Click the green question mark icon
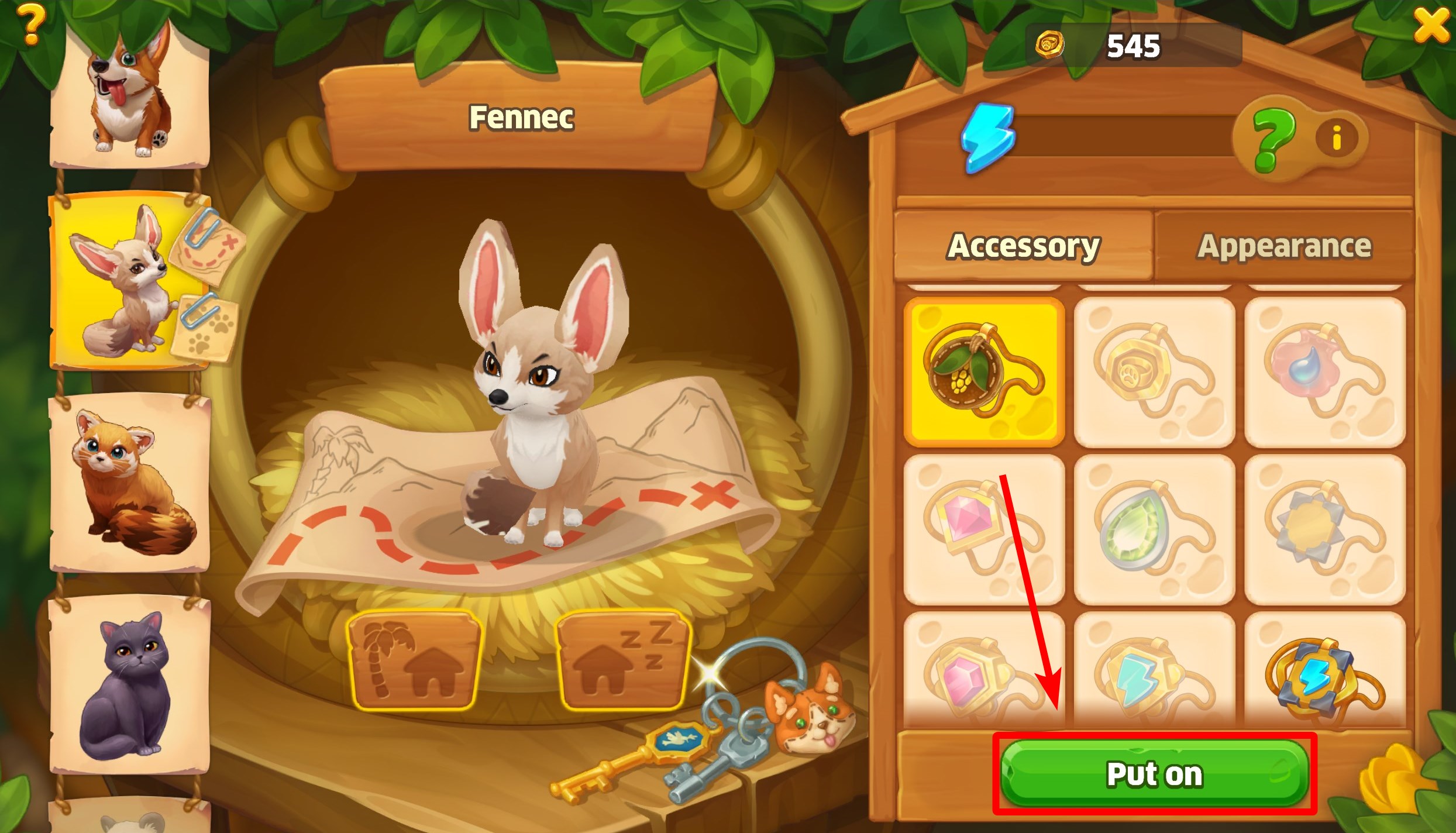The width and height of the screenshot is (1456, 833). click(1273, 140)
